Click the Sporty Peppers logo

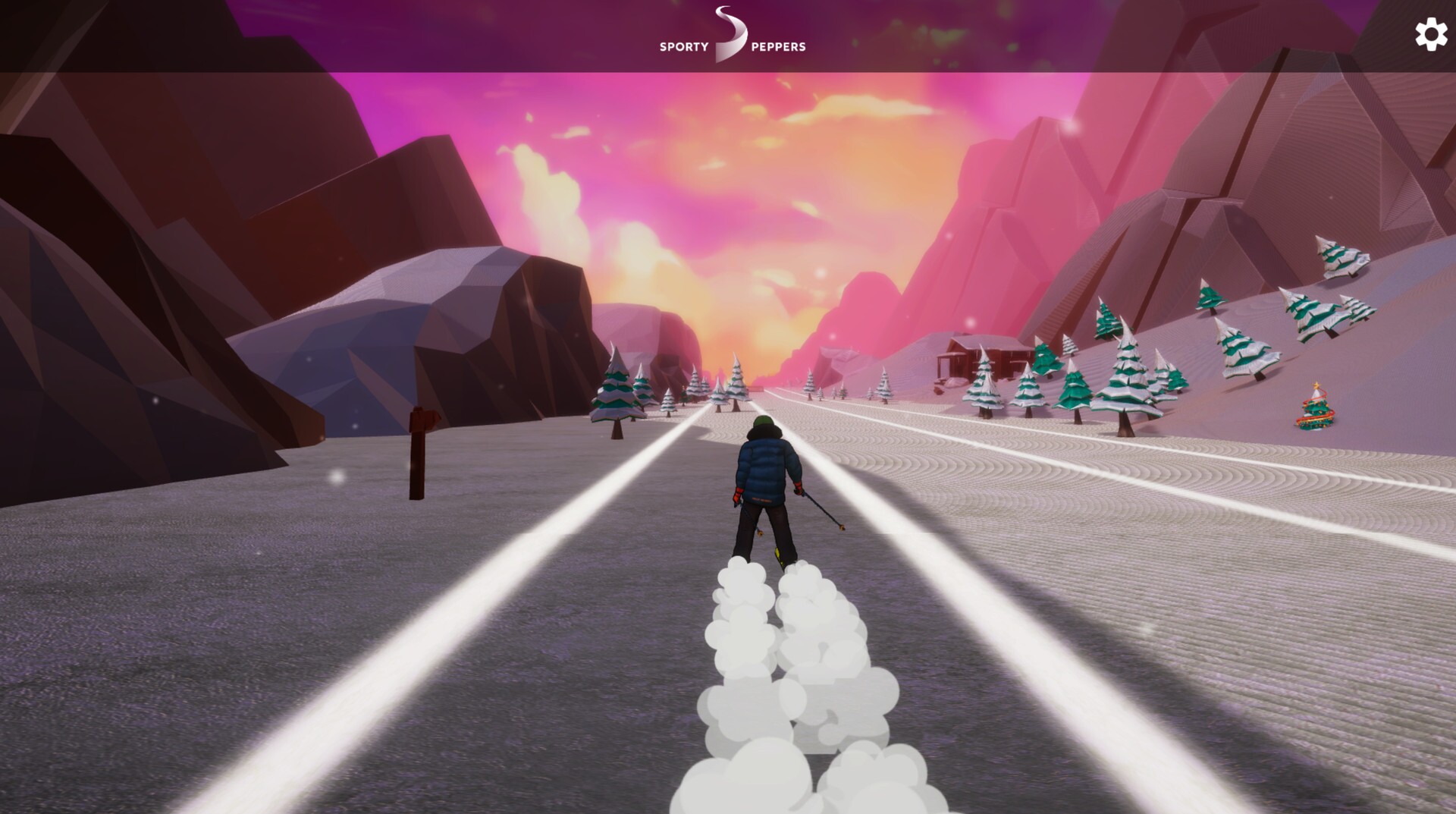point(732,36)
